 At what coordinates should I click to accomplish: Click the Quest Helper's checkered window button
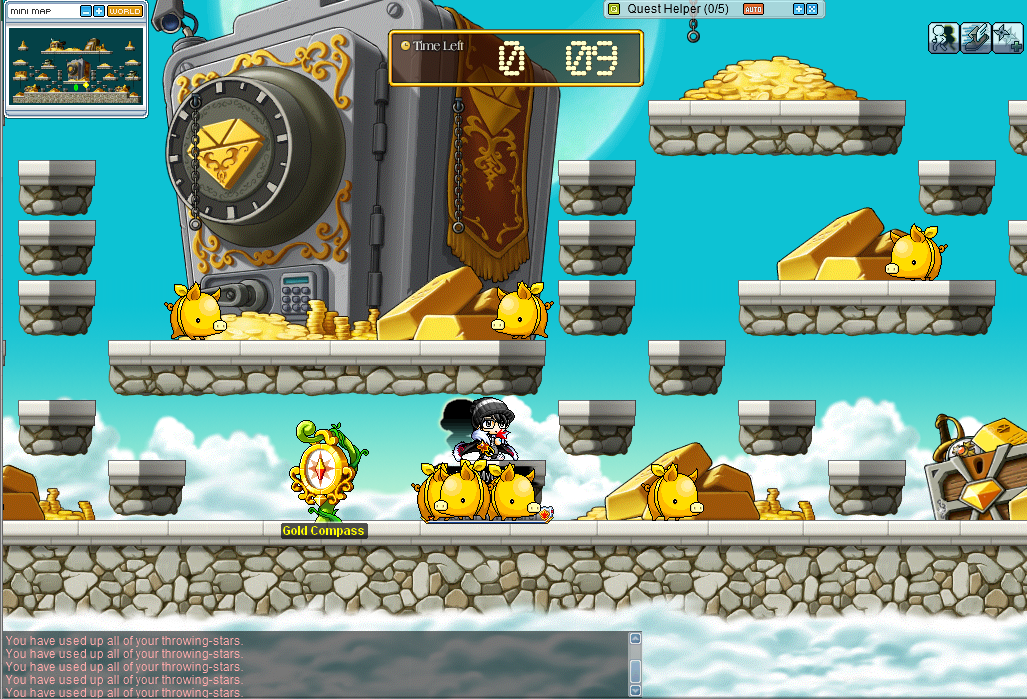coord(812,9)
